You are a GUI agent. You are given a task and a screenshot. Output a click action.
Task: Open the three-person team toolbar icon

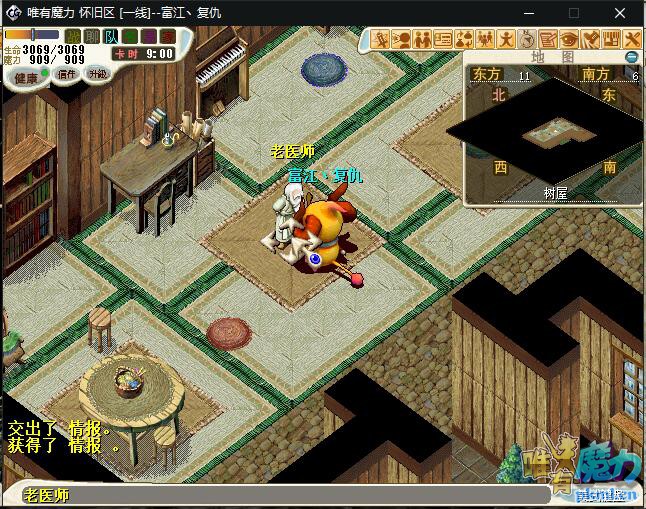486,39
